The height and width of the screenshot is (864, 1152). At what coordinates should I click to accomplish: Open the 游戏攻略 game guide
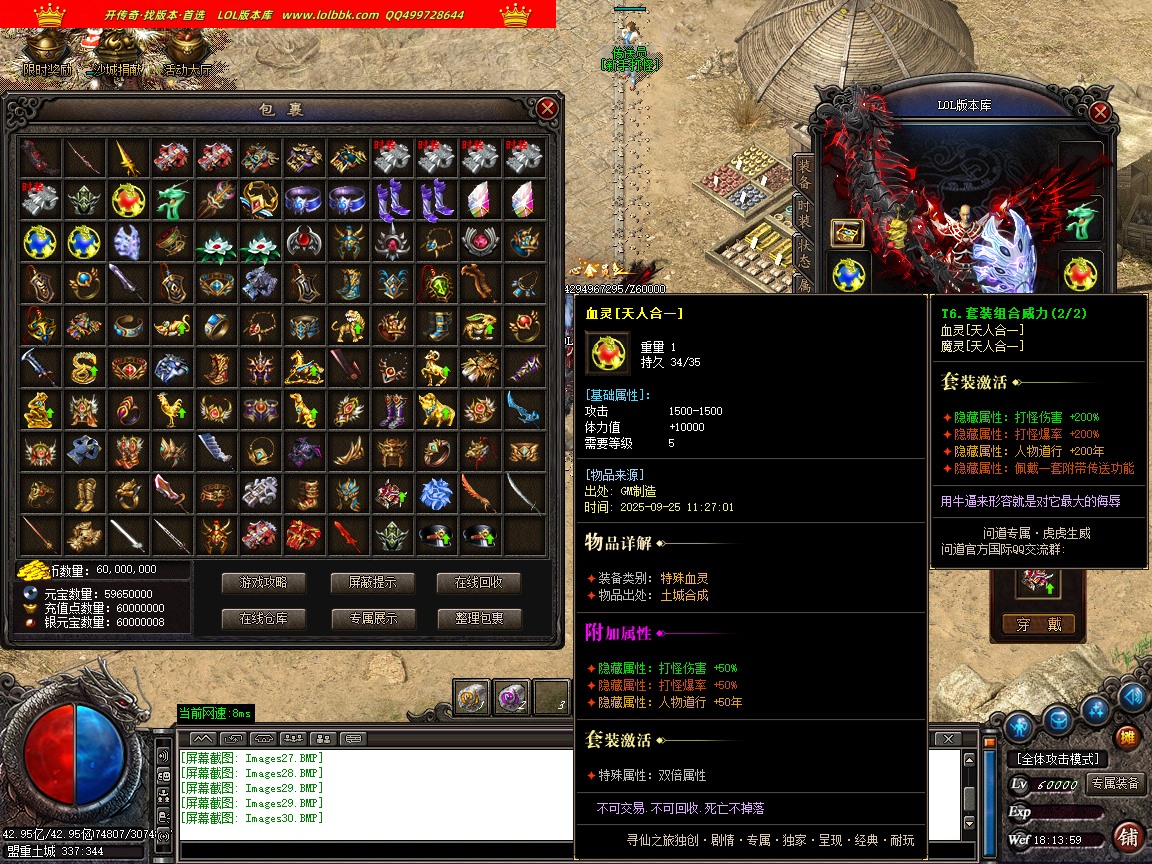pos(264,583)
